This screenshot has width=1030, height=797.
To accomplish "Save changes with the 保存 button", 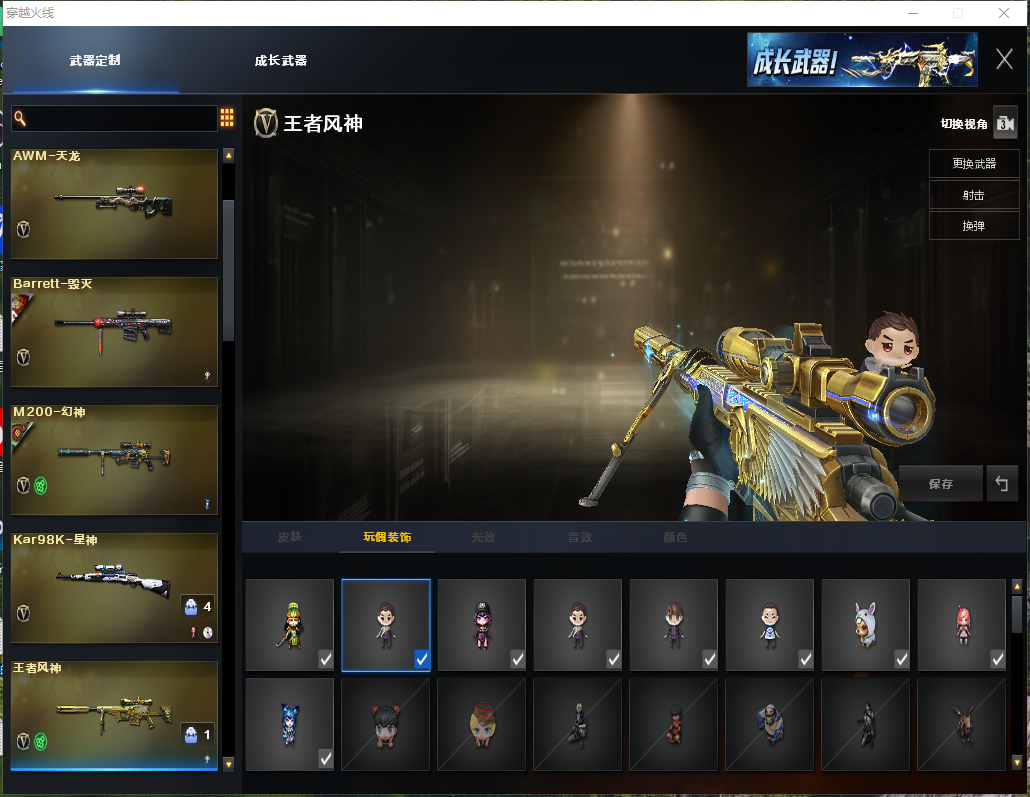I will (x=940, y=484).
